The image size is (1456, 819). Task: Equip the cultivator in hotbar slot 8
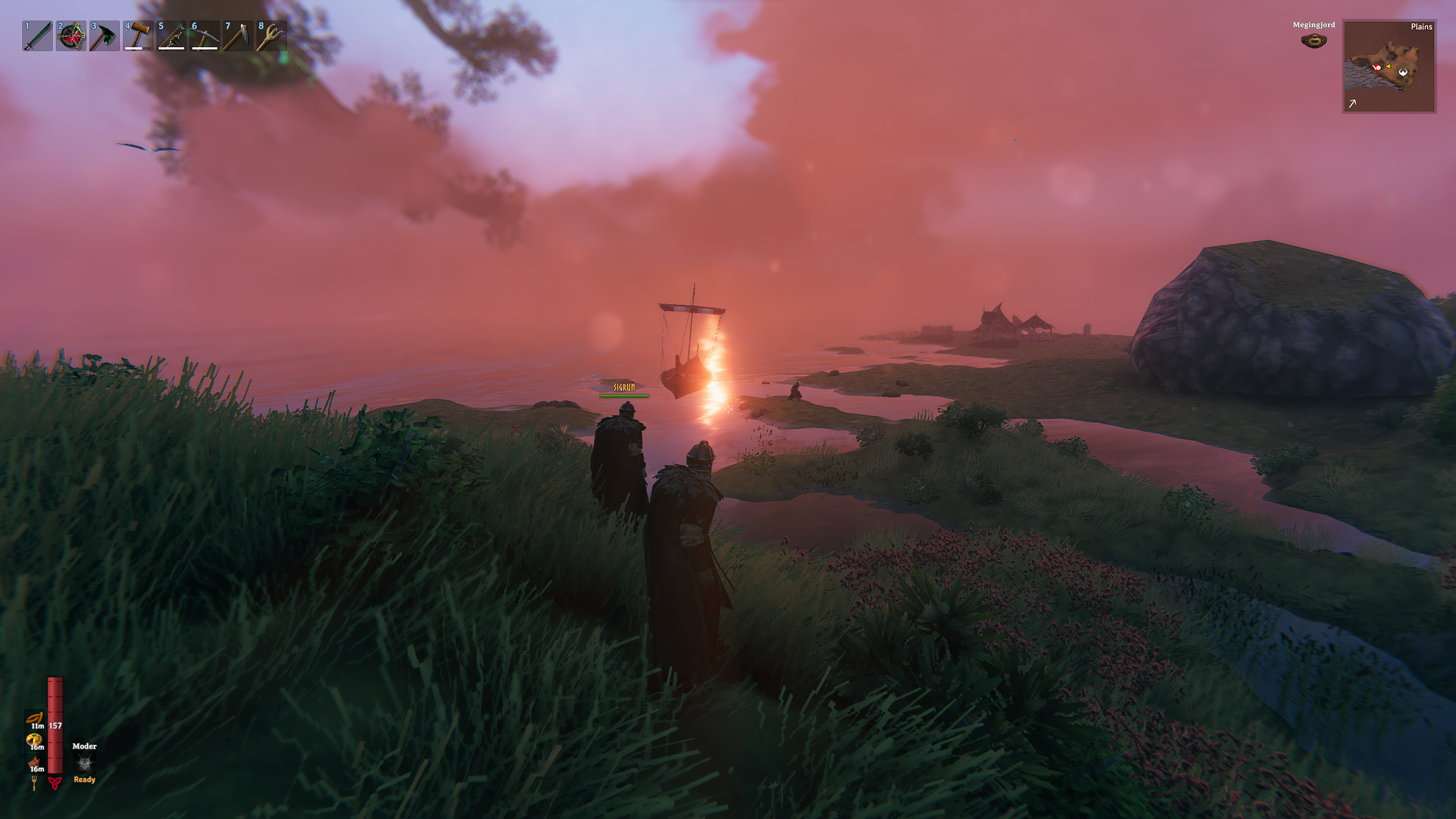(272, 36)
